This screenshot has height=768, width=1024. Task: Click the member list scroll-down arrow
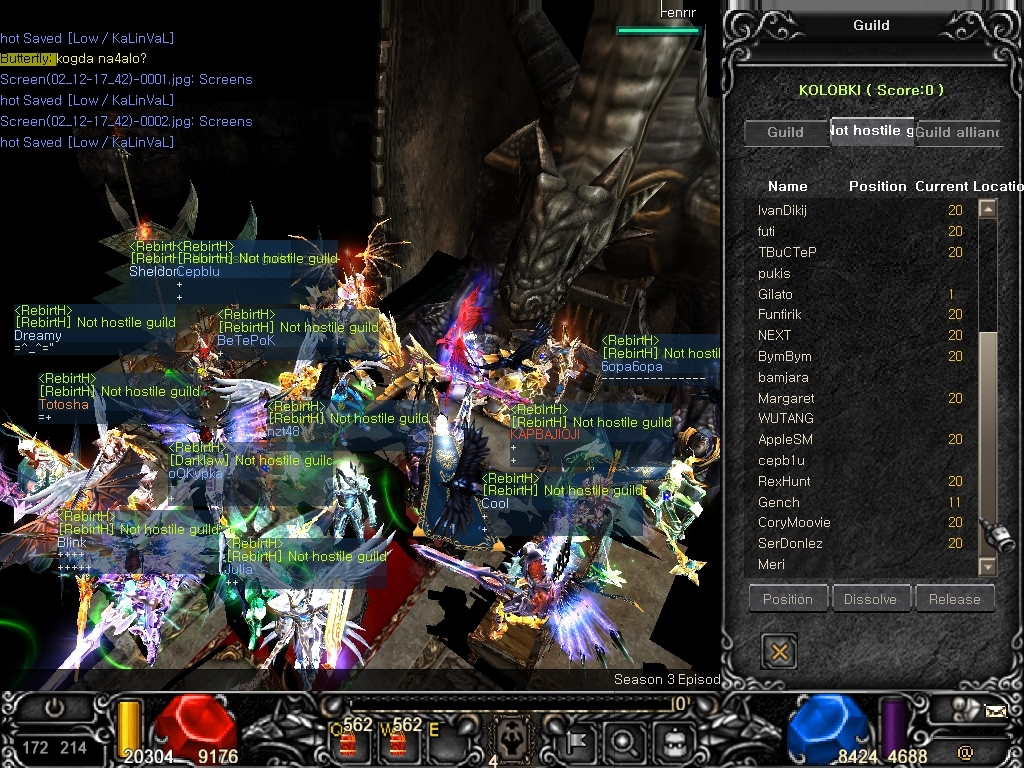(x=988, y=566)
